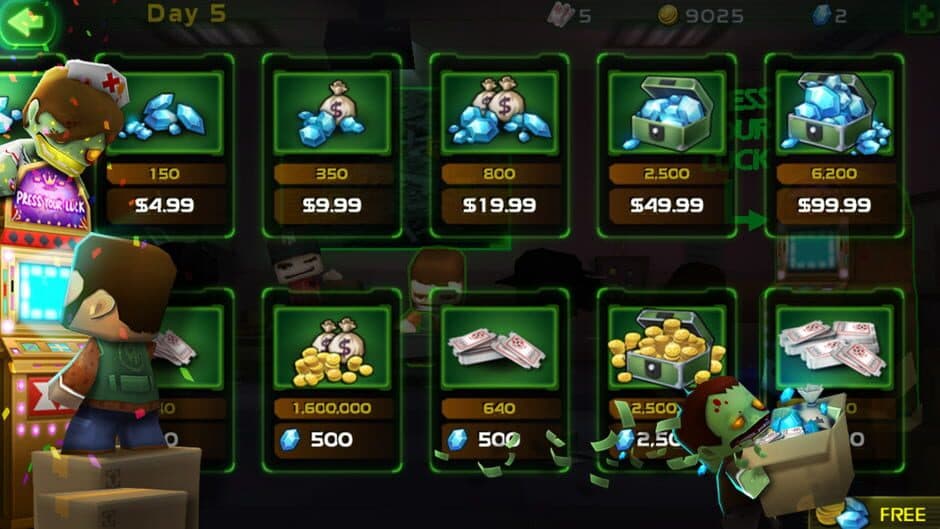The width and height of the screenshot is (940, 529).
Task: Open the green plus button to add currency
Action: 922,16
